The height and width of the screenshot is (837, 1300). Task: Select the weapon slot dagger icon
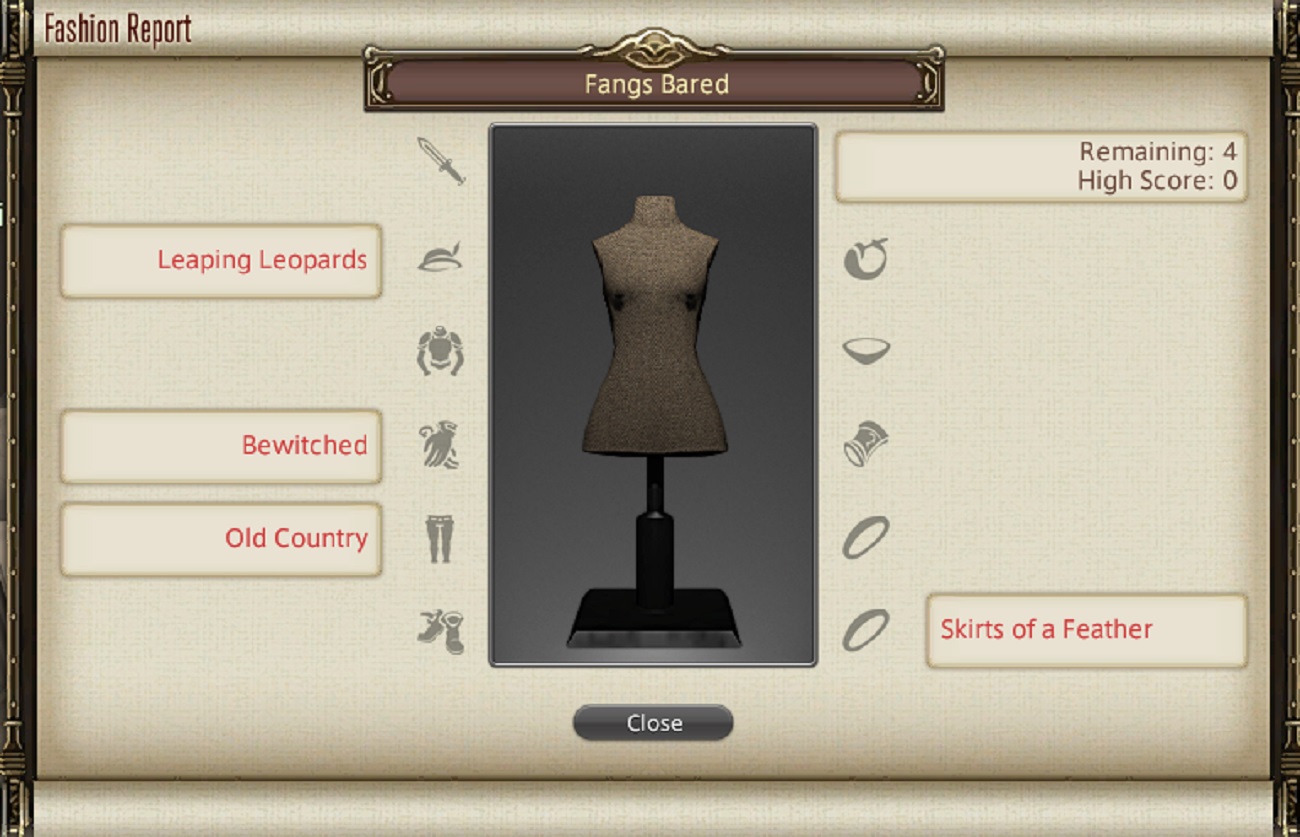[x=440, y=161]
